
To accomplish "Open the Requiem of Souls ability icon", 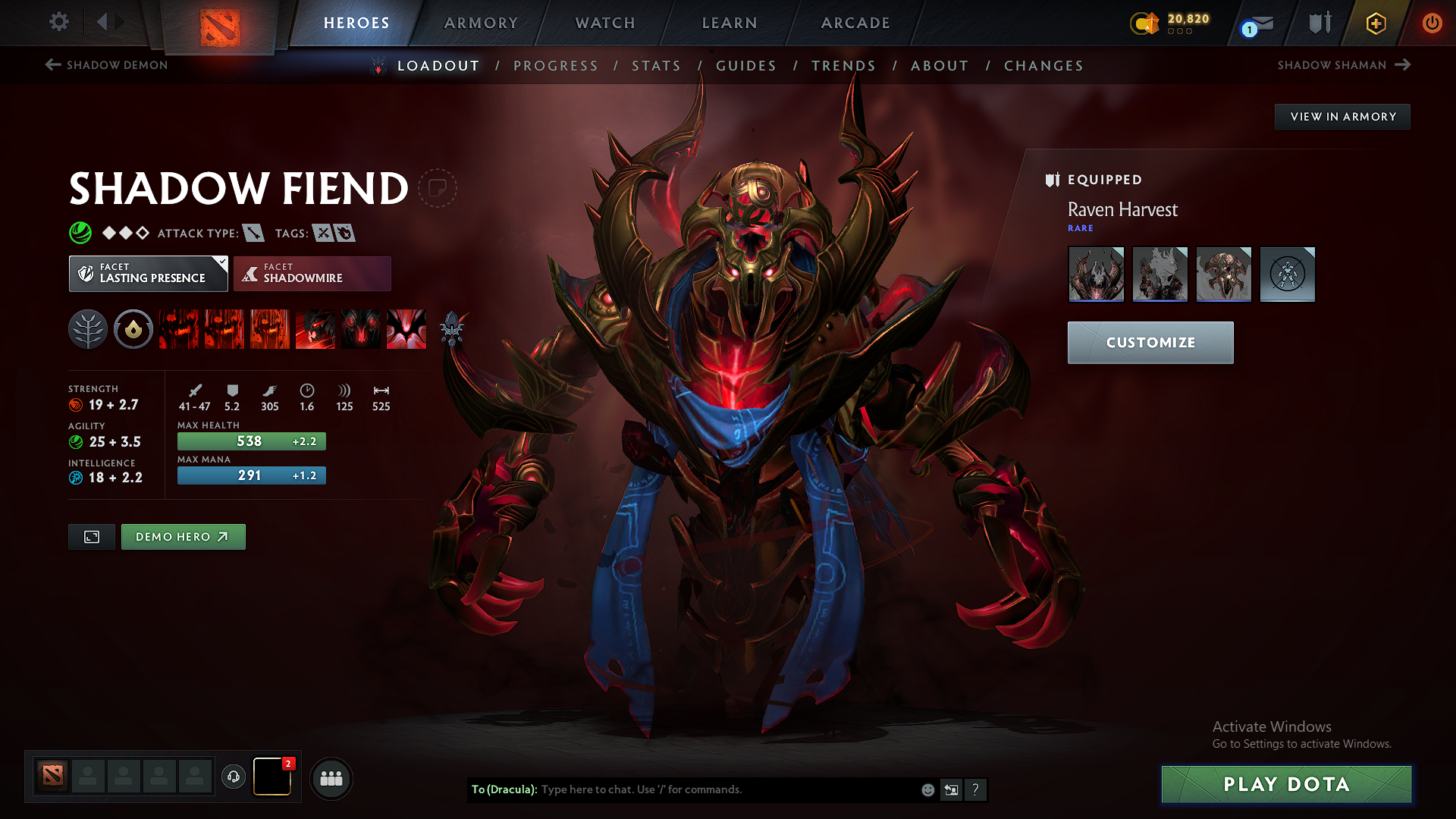I will 406,329.
